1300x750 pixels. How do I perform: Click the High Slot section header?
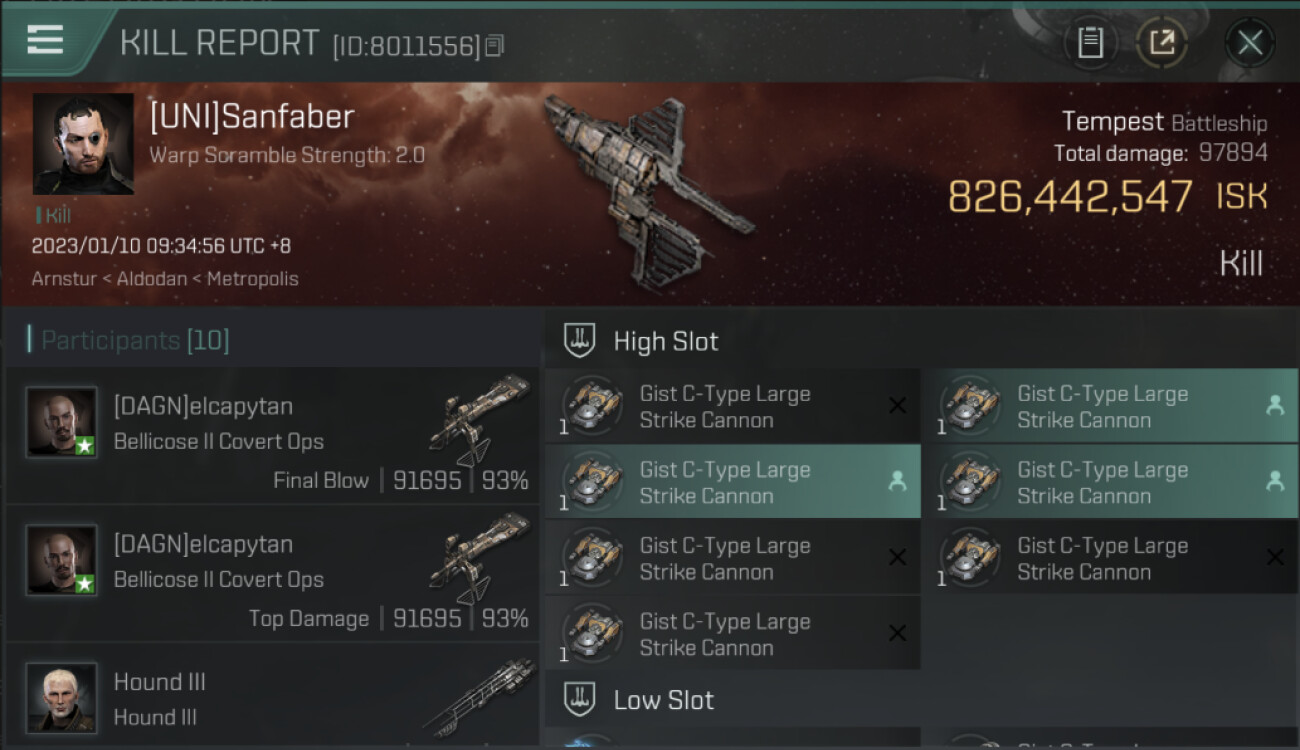tap(665, 342)
